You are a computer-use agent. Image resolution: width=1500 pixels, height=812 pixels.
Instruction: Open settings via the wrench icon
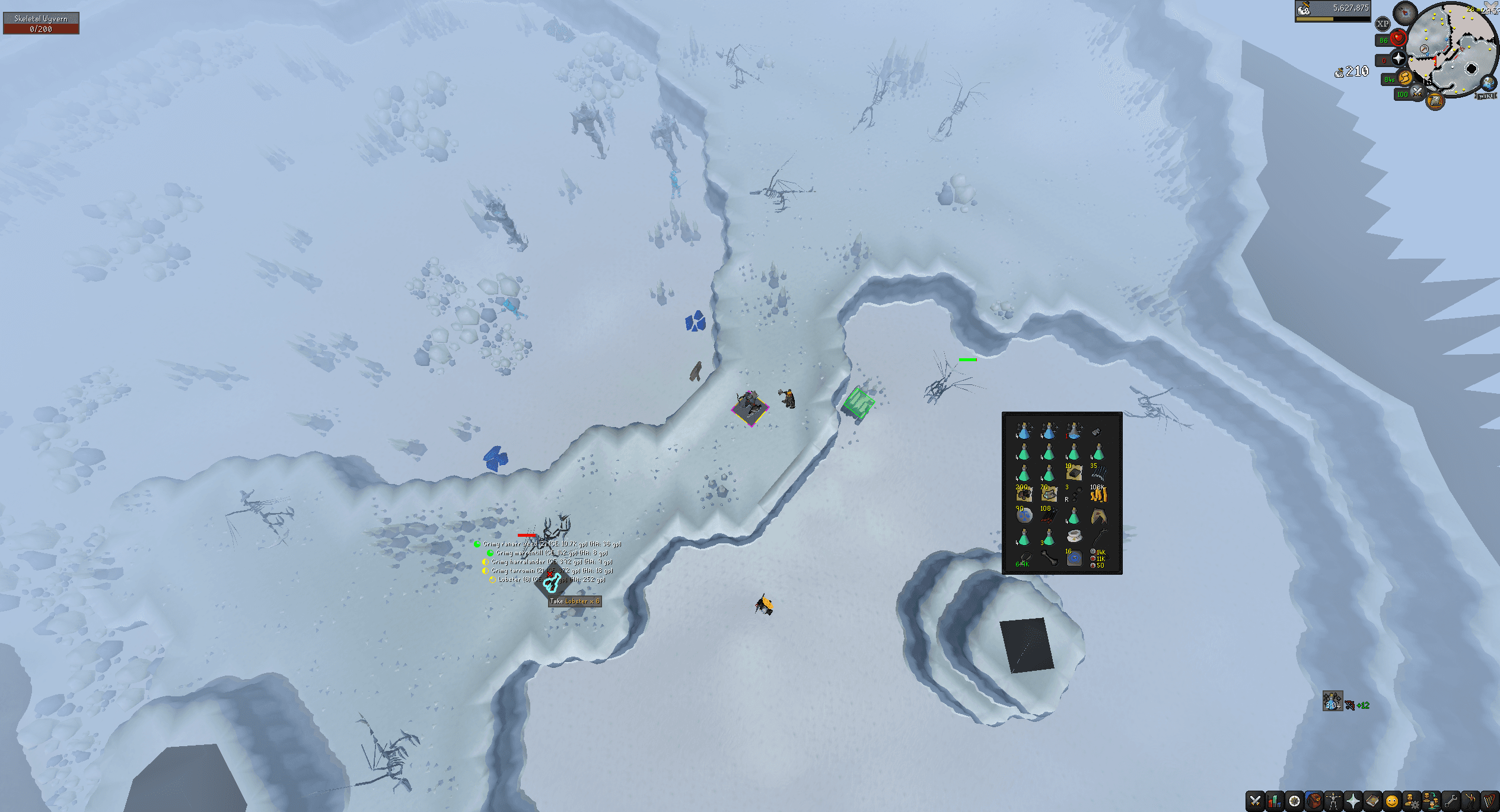1450,800
